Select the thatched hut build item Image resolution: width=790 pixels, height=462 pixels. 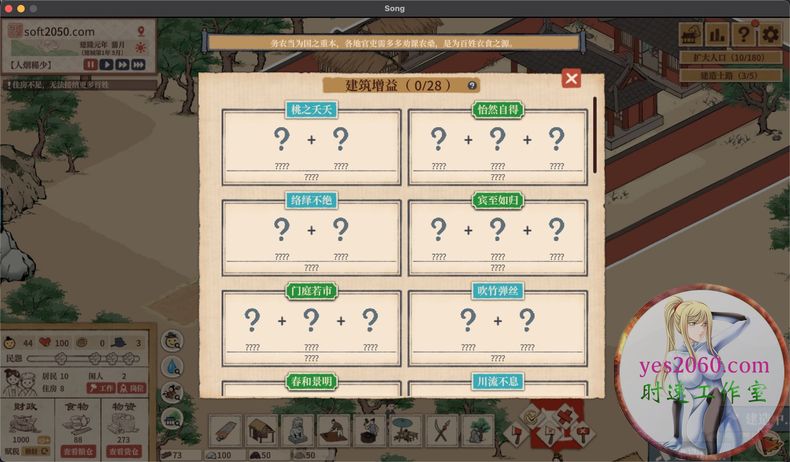262,429
